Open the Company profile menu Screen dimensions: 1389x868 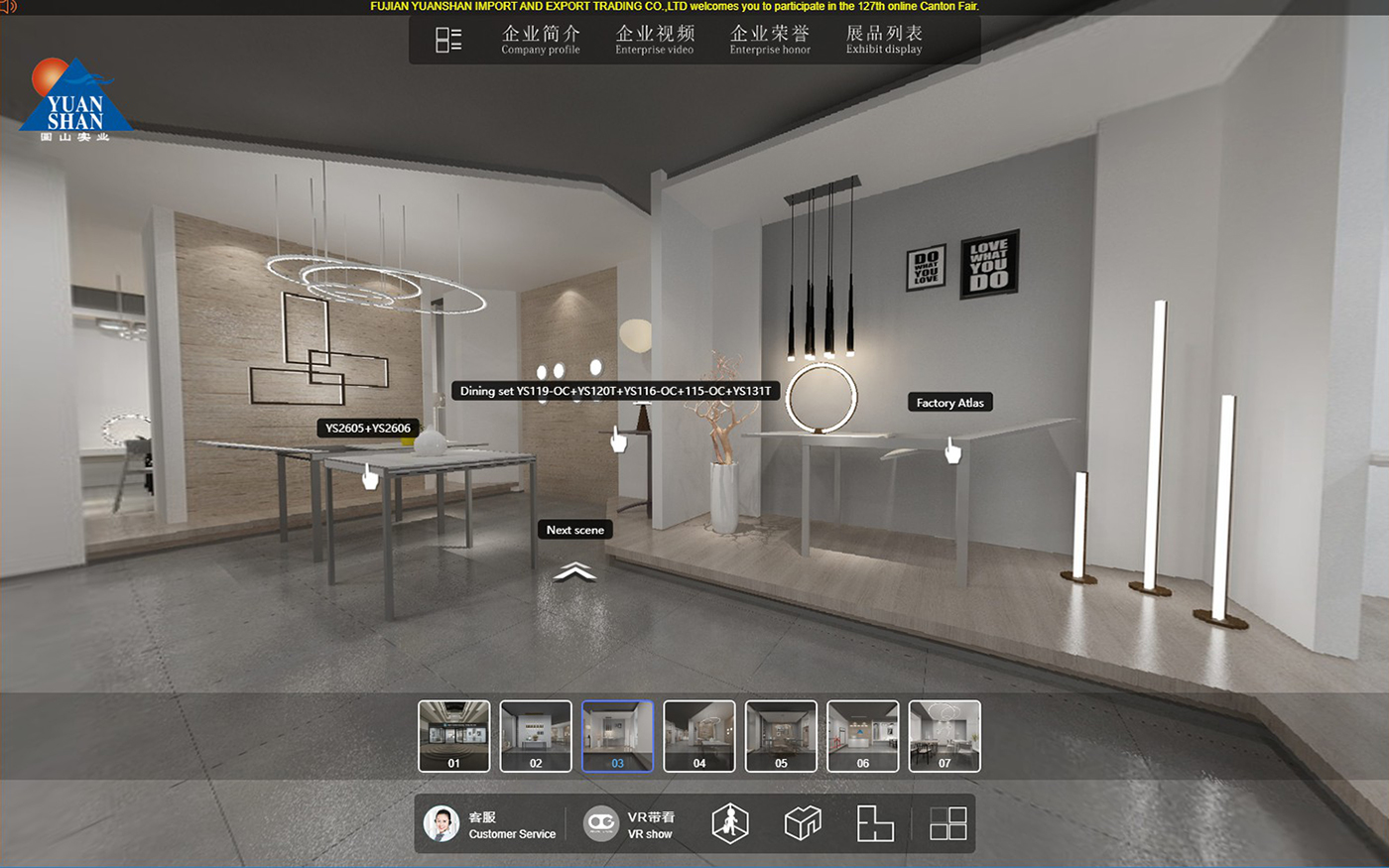tap(540, 40)
